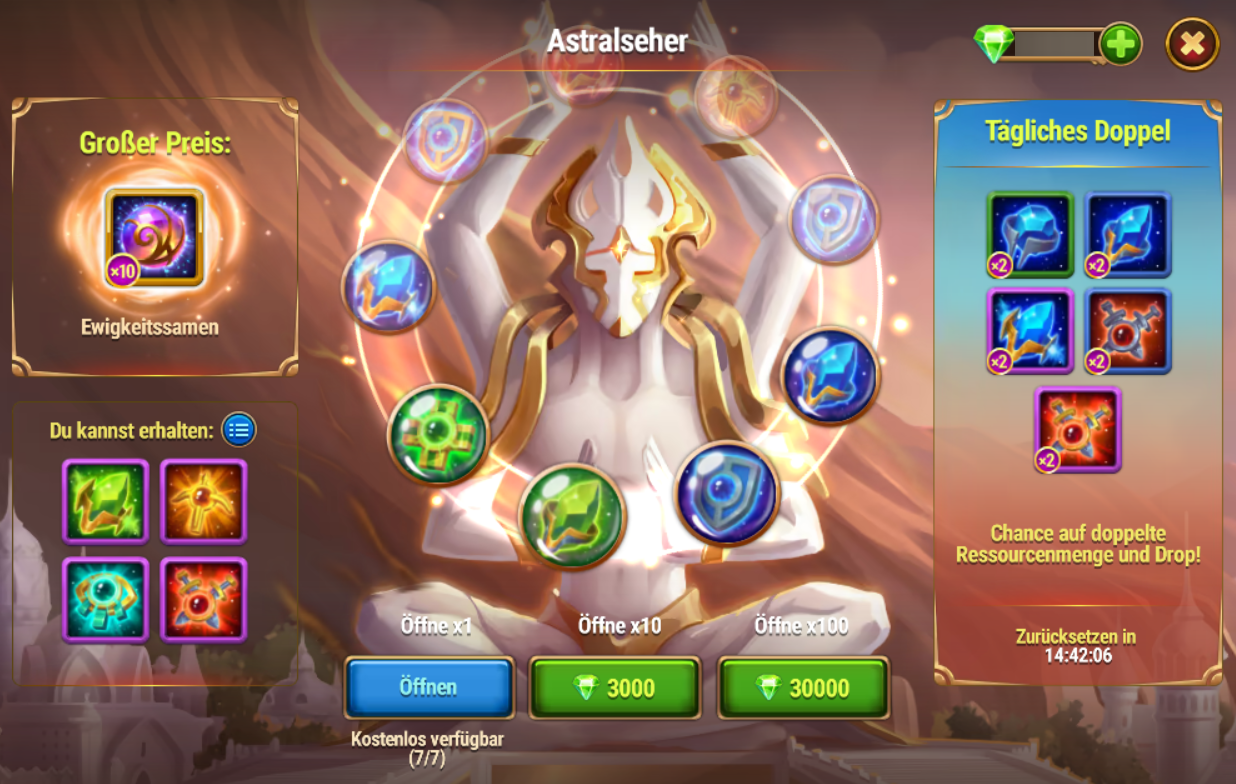View the purple-framed blue crystal daily double item

pos(1030,331)
